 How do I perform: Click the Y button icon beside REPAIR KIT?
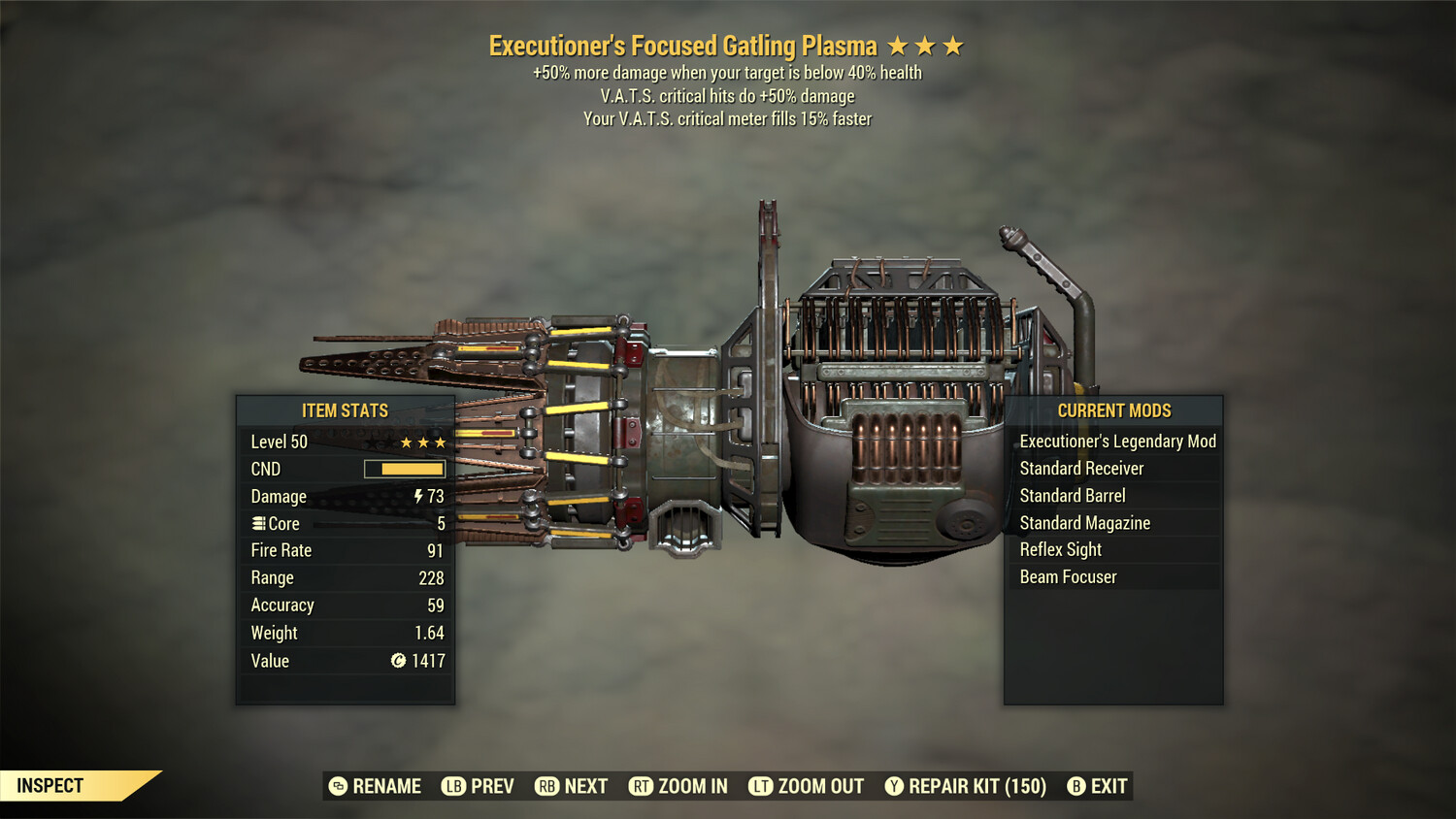pos(894,786)
